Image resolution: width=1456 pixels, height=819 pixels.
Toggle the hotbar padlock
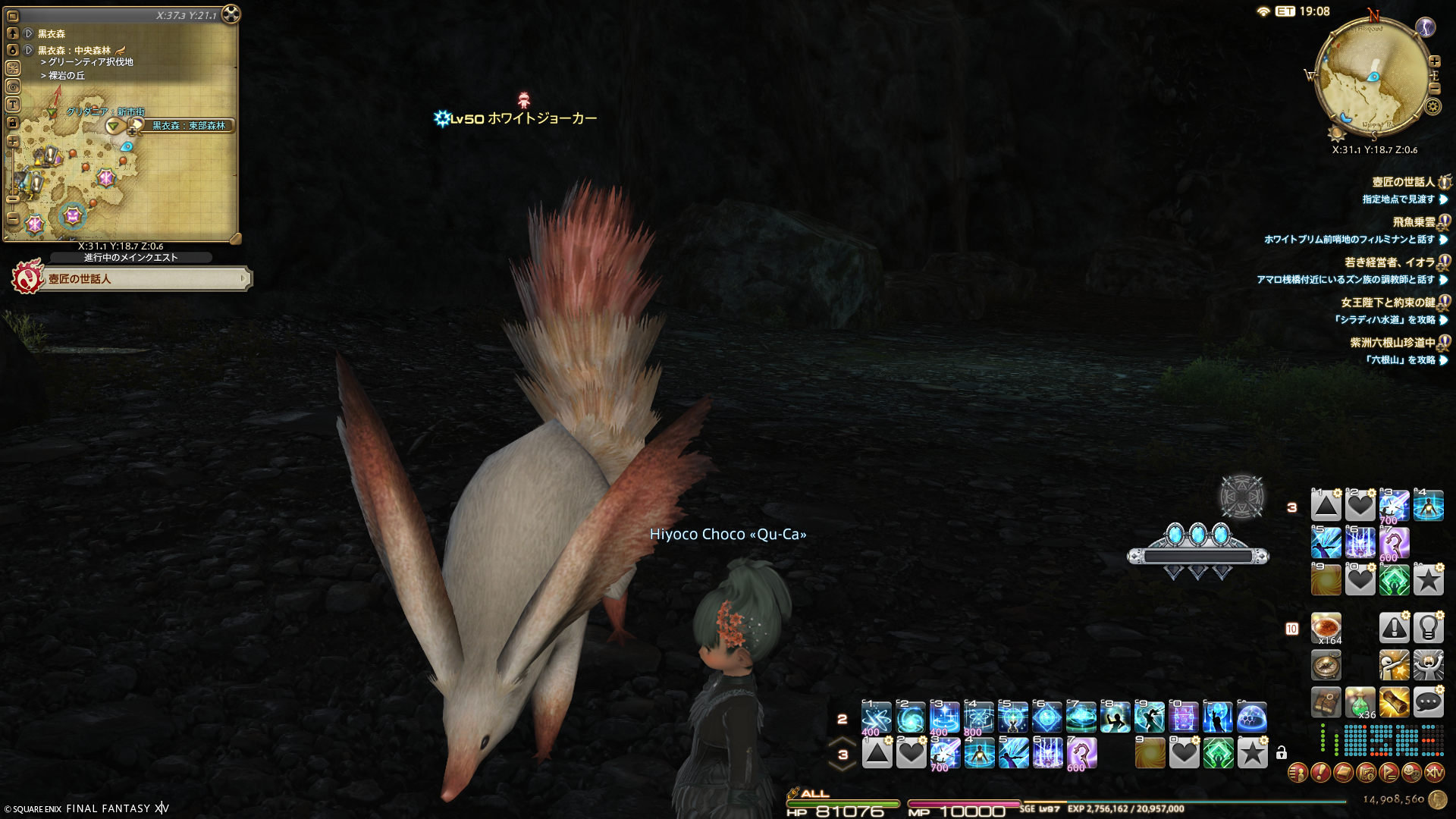click(x=1282, y=753)
